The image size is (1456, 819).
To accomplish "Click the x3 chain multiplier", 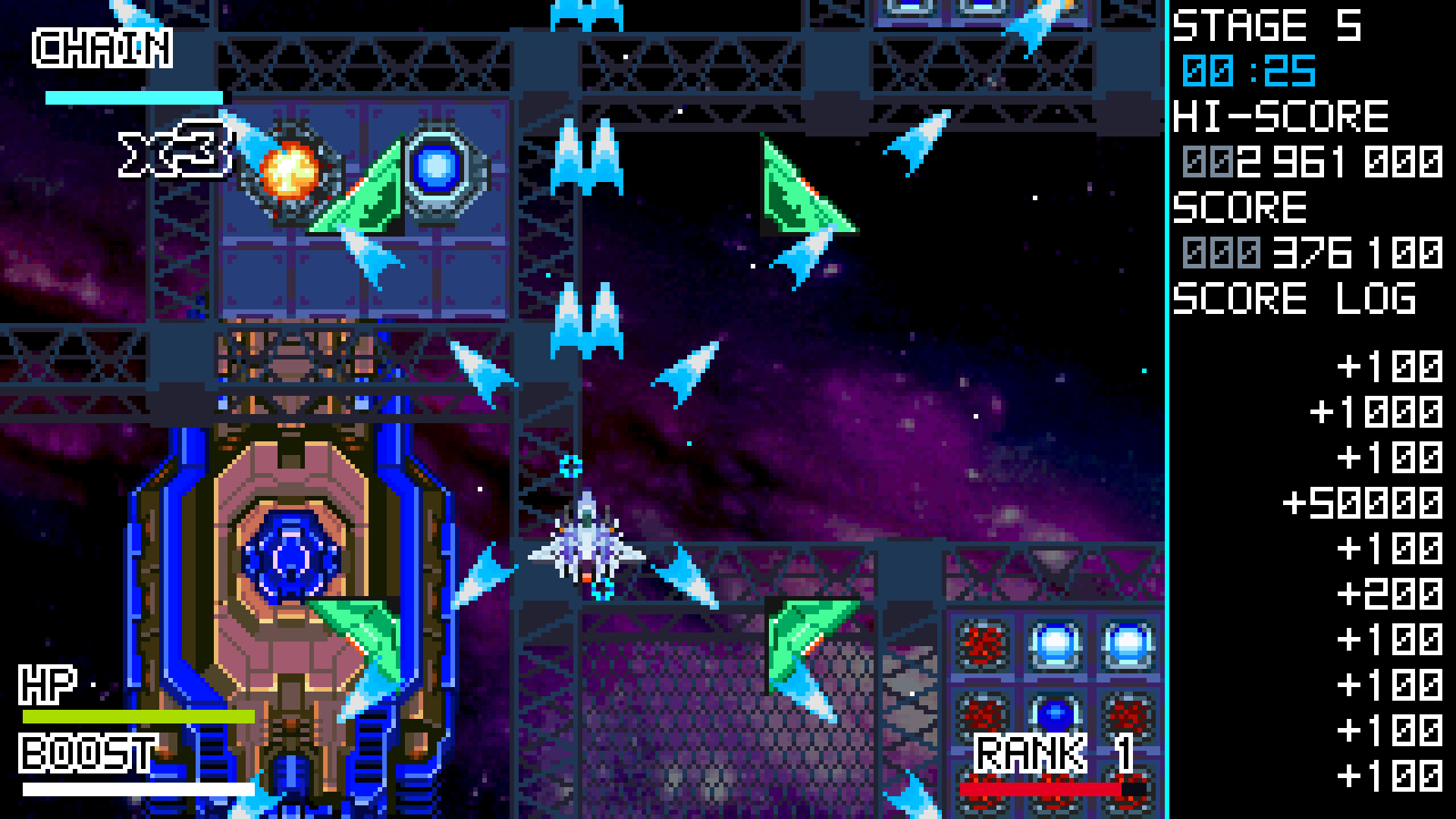I will 174,149.
